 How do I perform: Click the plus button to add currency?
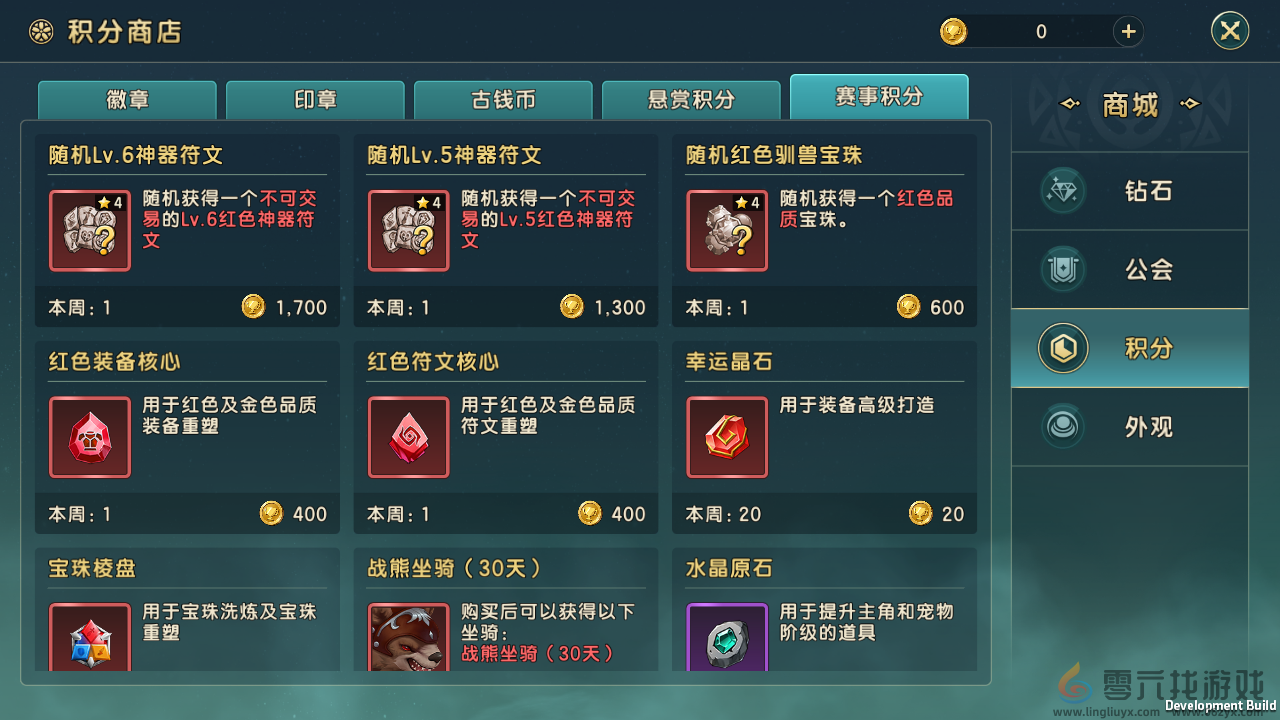1128,31
